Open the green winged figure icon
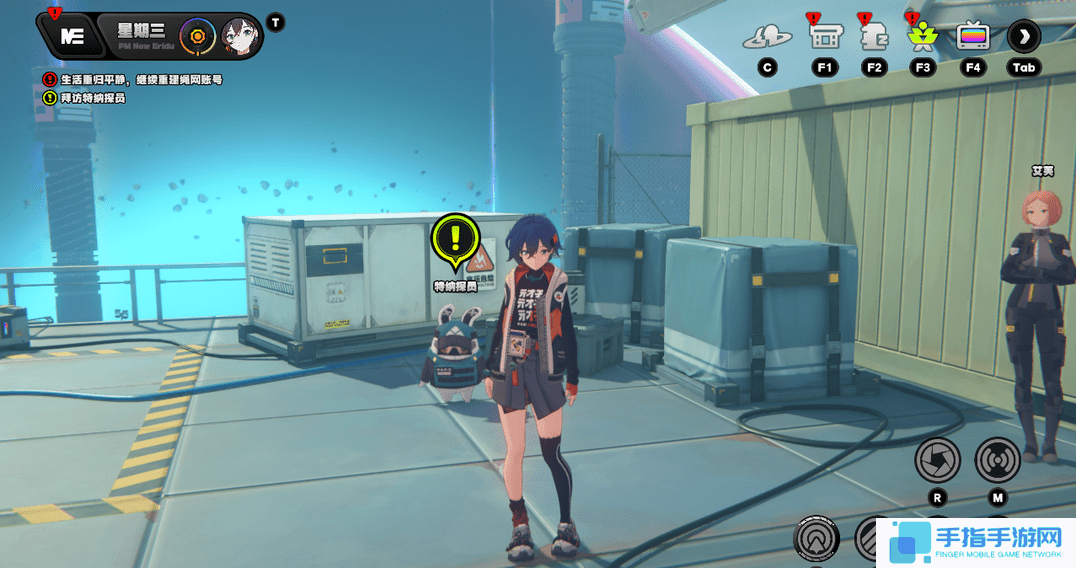This screenshot has width=1076, height=568. click(x=922, y=37)
